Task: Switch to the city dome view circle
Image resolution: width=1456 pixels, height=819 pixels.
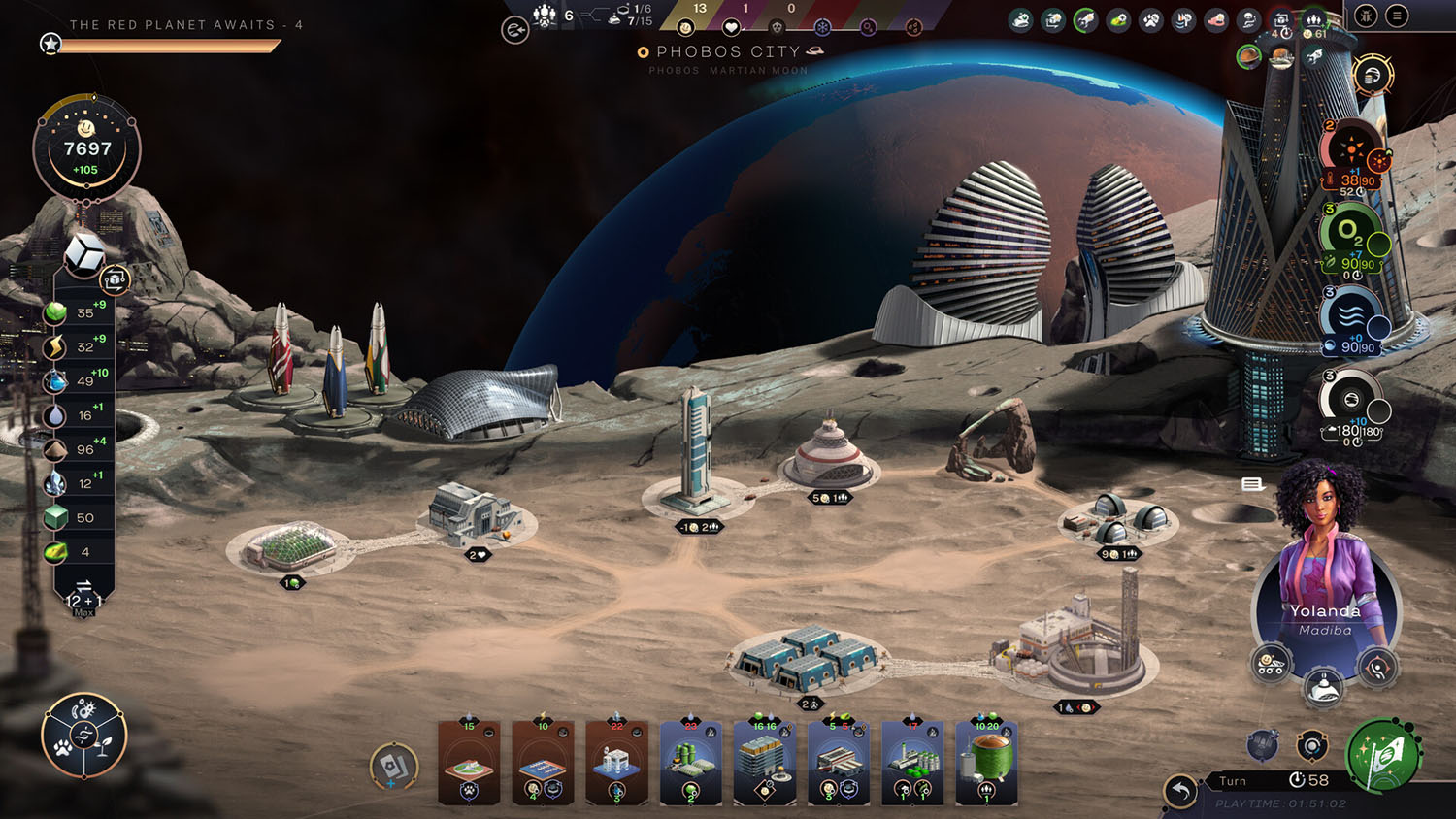Action: pos(1280,58)
